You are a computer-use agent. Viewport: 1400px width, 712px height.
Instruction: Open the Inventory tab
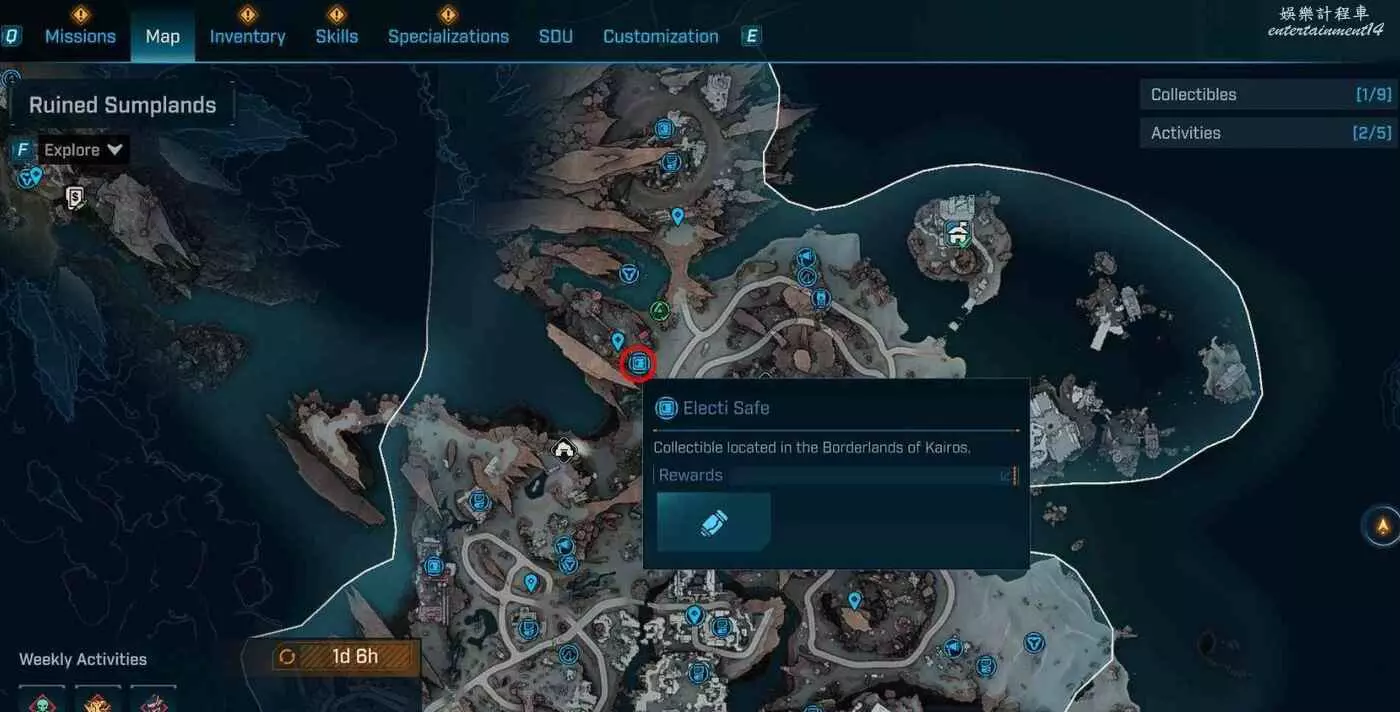(x=247, y=36)
